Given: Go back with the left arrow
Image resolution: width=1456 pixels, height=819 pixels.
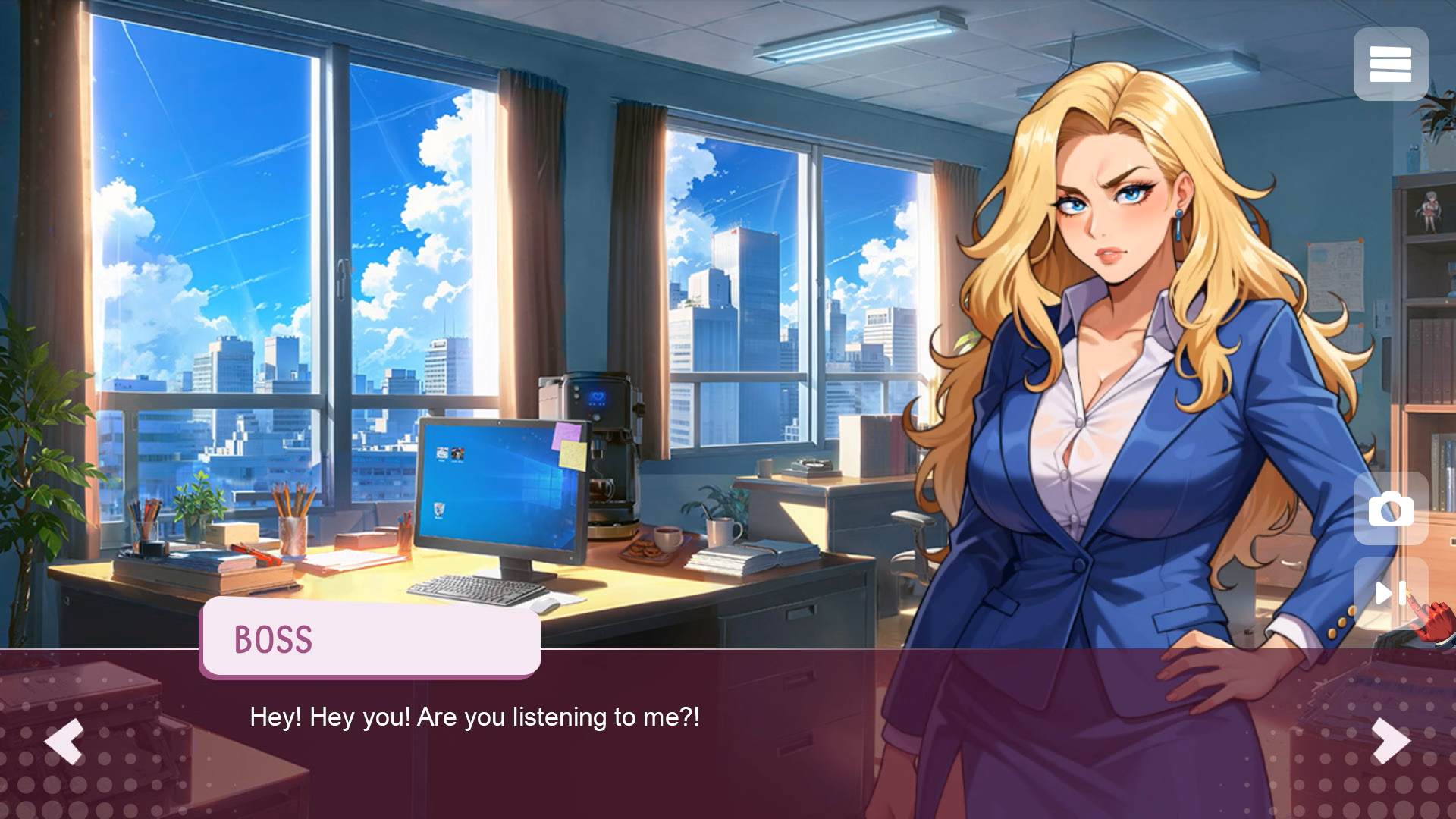Looking at the screenshot, I should click(64, 740).
